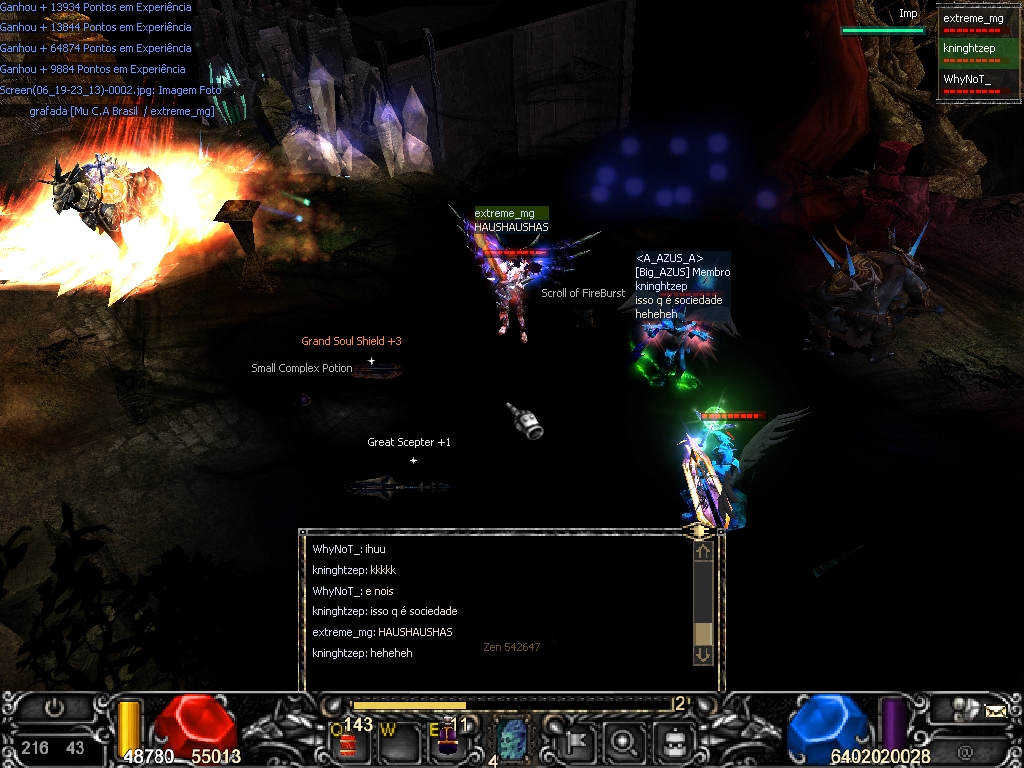Select party member extreme_mg
This screenshot has width=1024, height=768.
point(973,21)
